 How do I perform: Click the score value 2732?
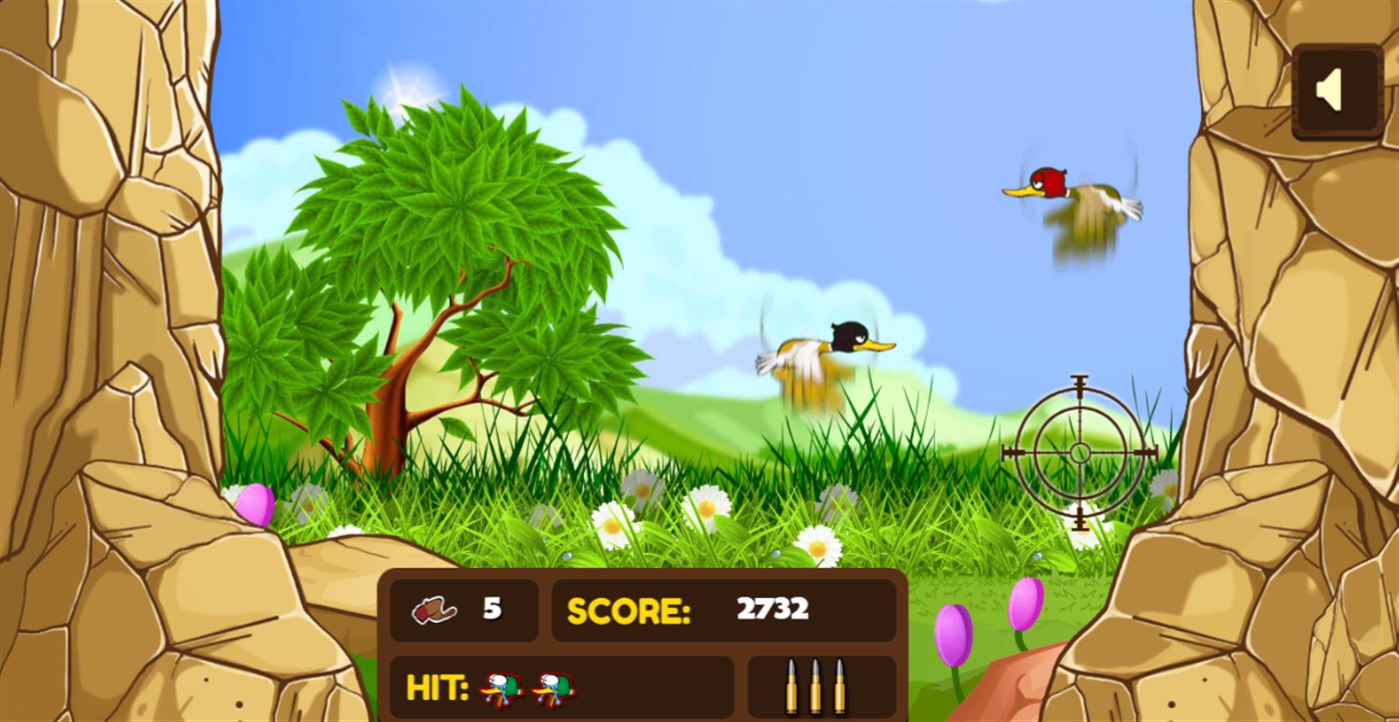pyautogui.click(x=770, y=606)
